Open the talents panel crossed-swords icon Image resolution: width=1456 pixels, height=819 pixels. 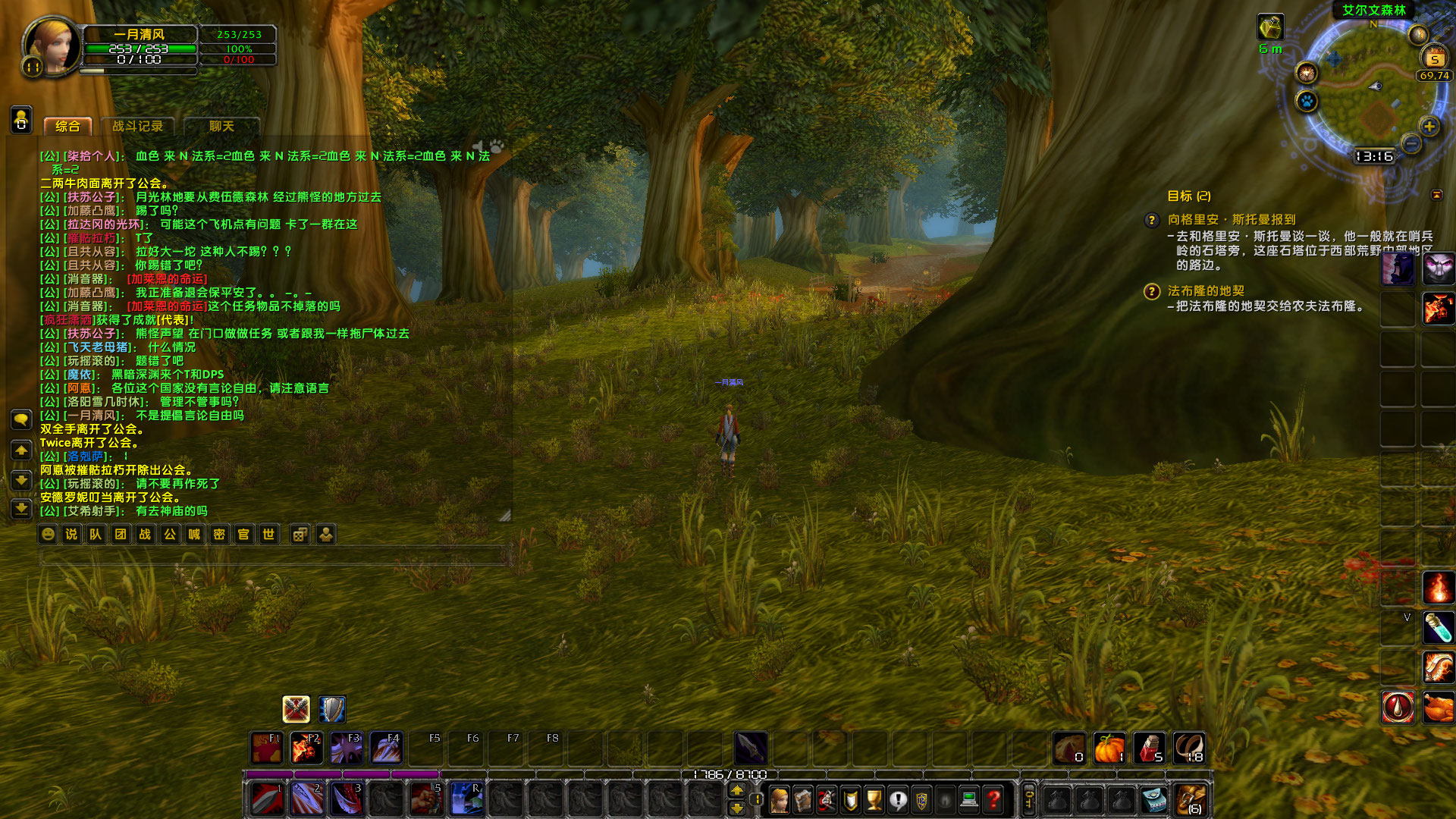pos(826,799)
